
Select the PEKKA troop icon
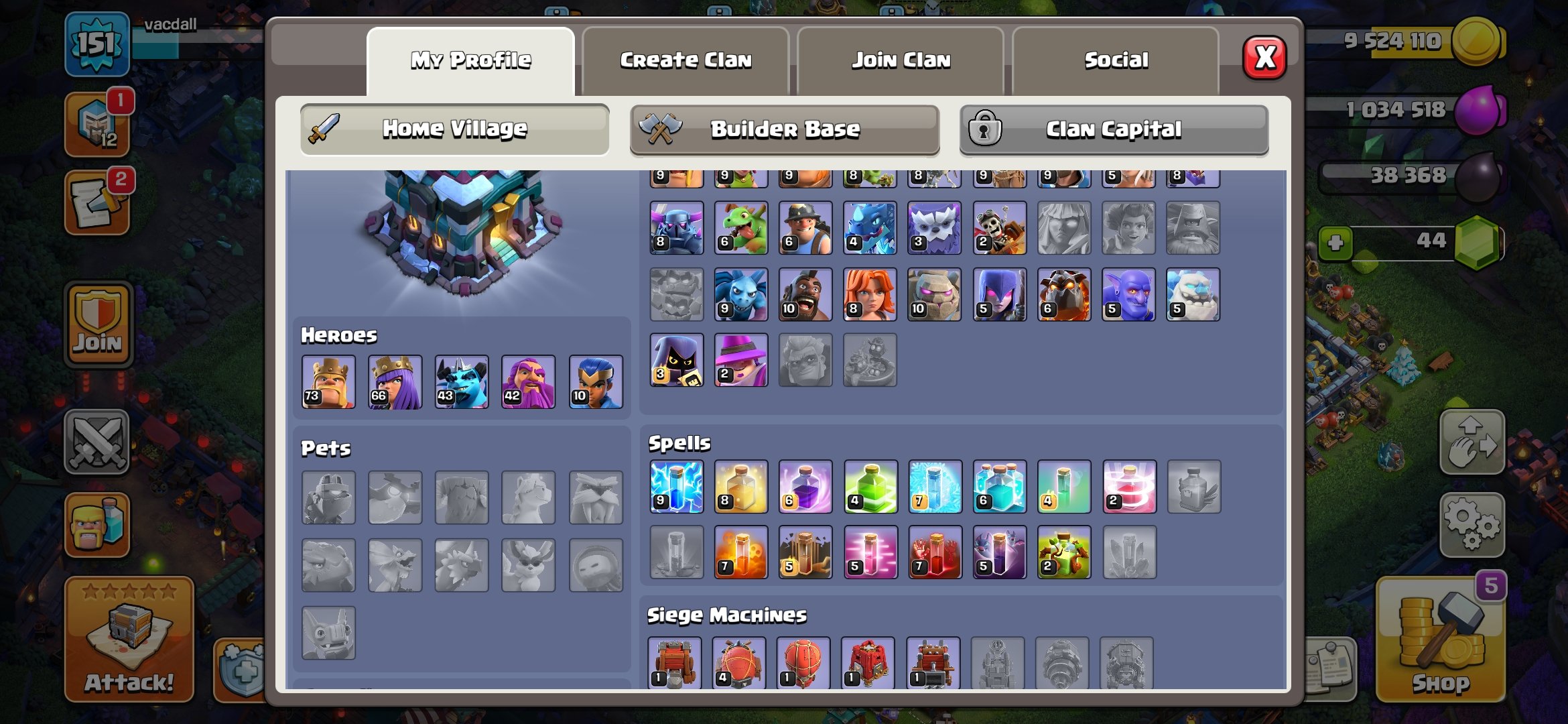[676, 228]
